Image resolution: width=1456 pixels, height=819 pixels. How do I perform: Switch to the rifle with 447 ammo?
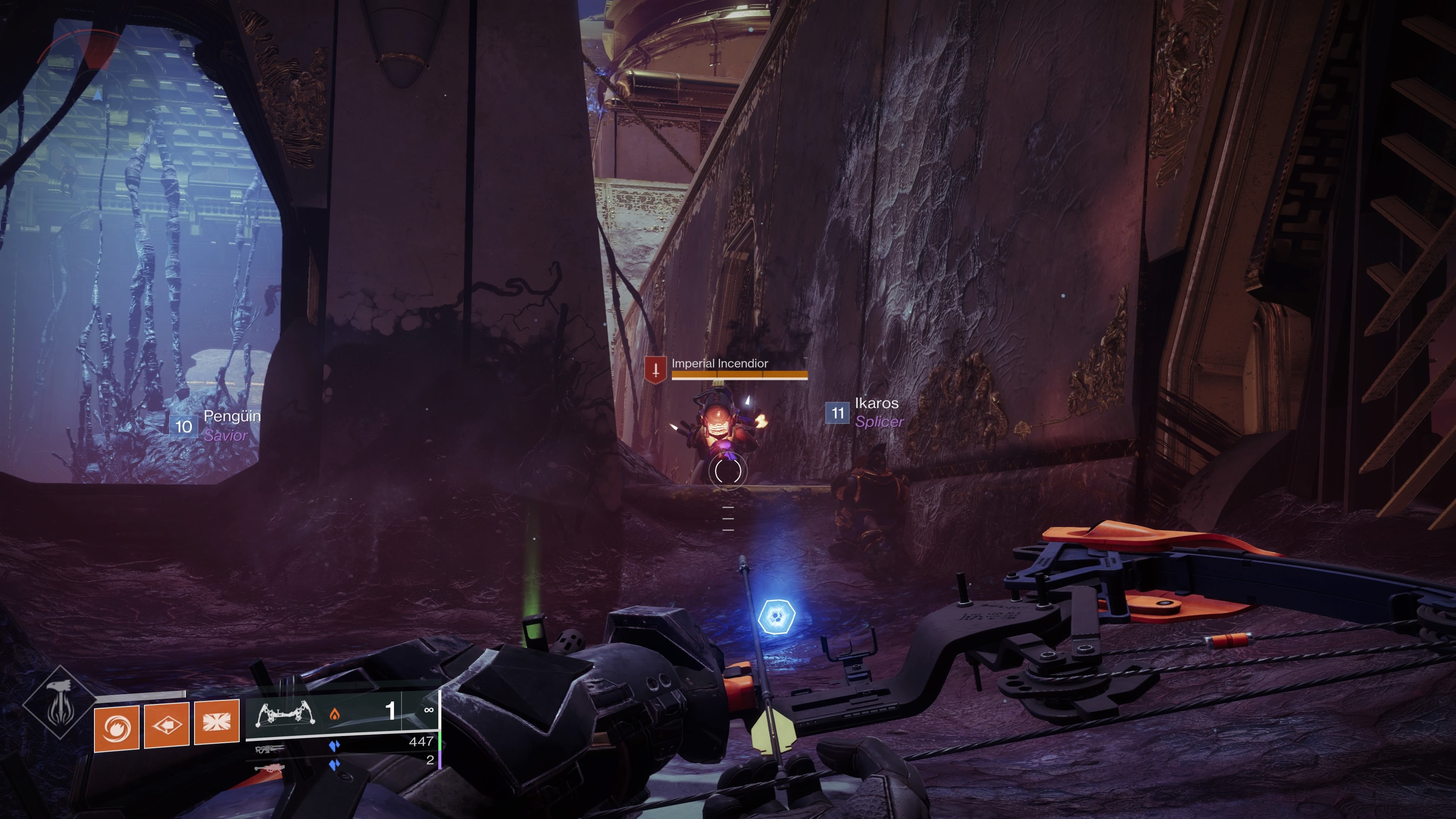[x=269, y=750]
